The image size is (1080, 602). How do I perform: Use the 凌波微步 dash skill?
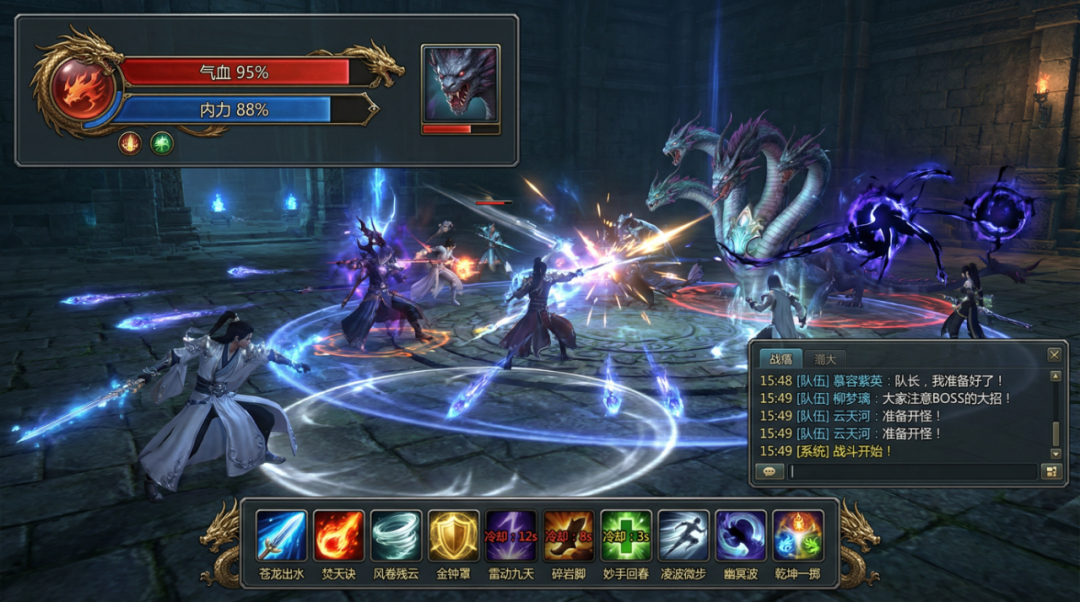[684, 535]
